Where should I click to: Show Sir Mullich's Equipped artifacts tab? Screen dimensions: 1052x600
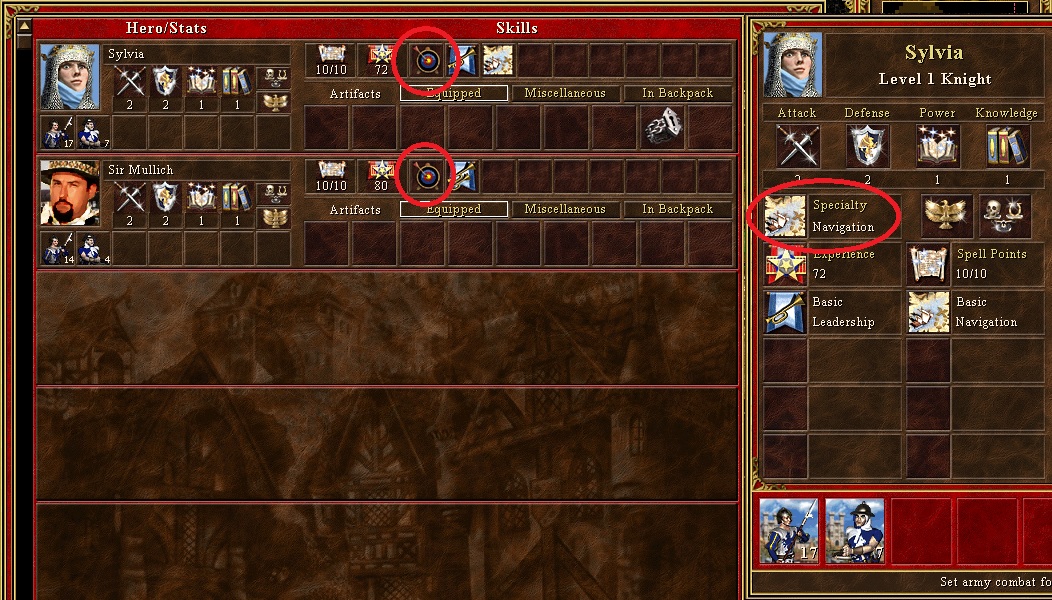click(453, 209)
